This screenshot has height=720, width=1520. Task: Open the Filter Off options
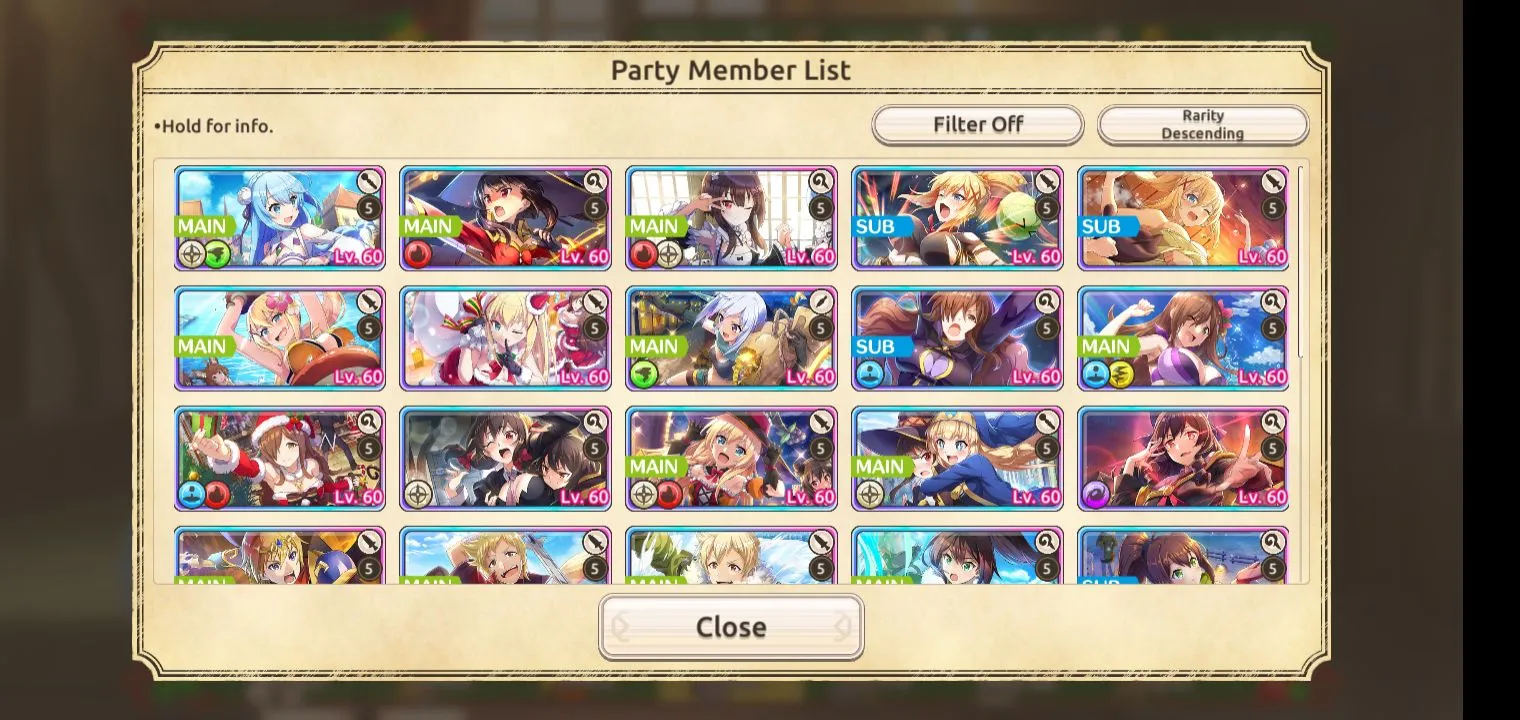(977, 125)
